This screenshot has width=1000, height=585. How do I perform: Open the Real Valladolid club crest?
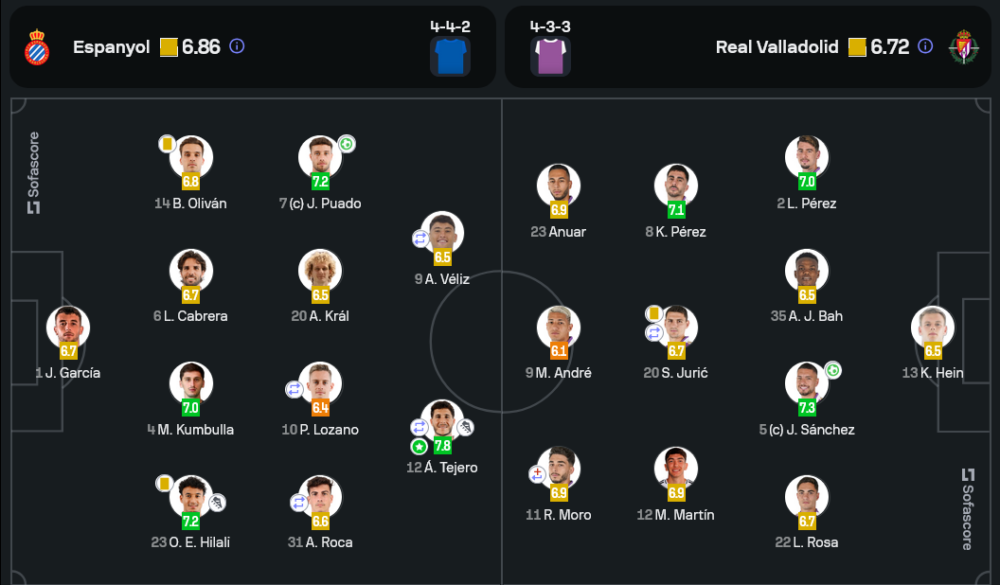[x=964, y=47]
